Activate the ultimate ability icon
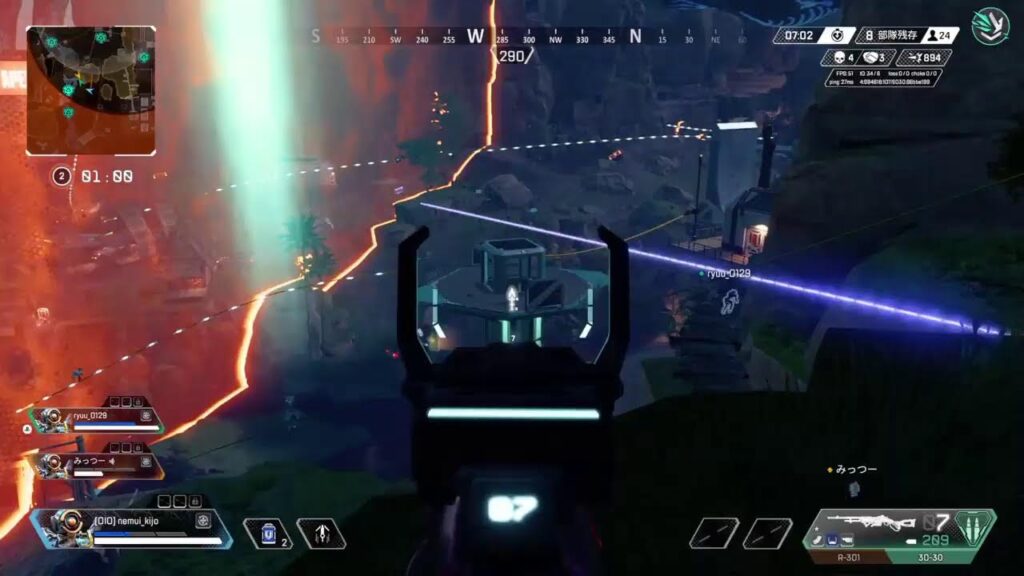Screen dimensions: 1024x576 pos(321,534)
